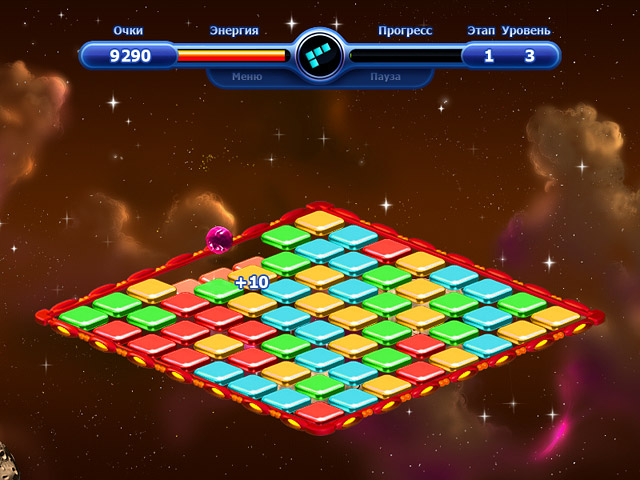Open the Меню button
The height and width of the screenshot is (480, 640).
click(247, 76)
